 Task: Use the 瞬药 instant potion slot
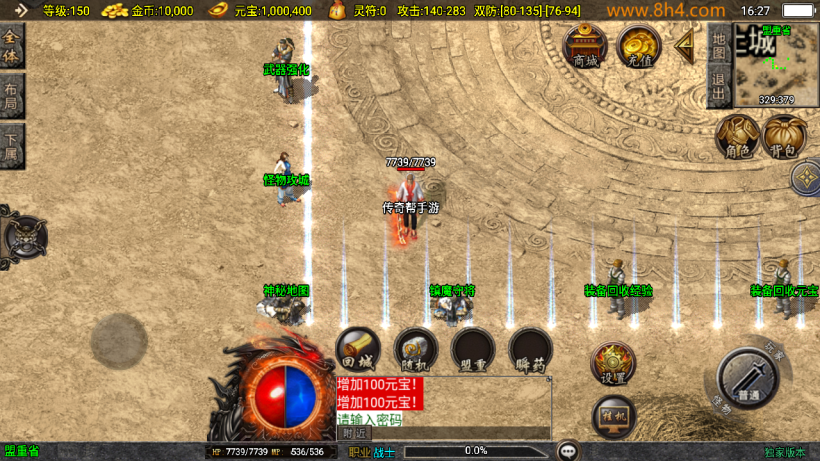point(530,349)
